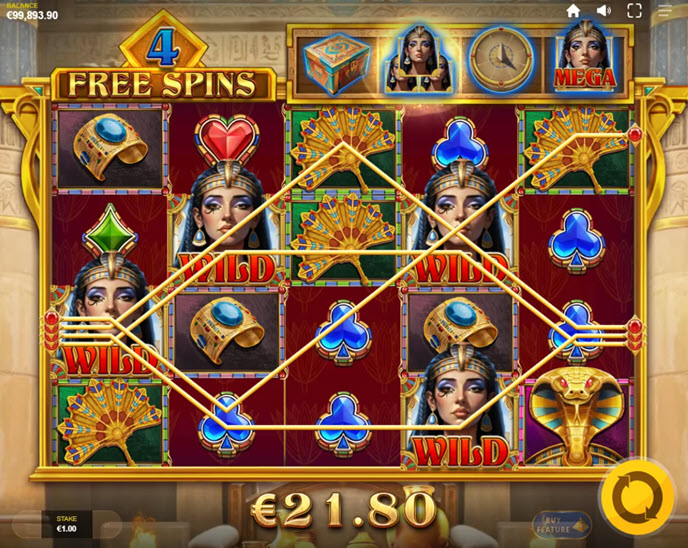Spin the reels with the gold button
Viewport: 688px width, 548px height.
tap(636, 496)
